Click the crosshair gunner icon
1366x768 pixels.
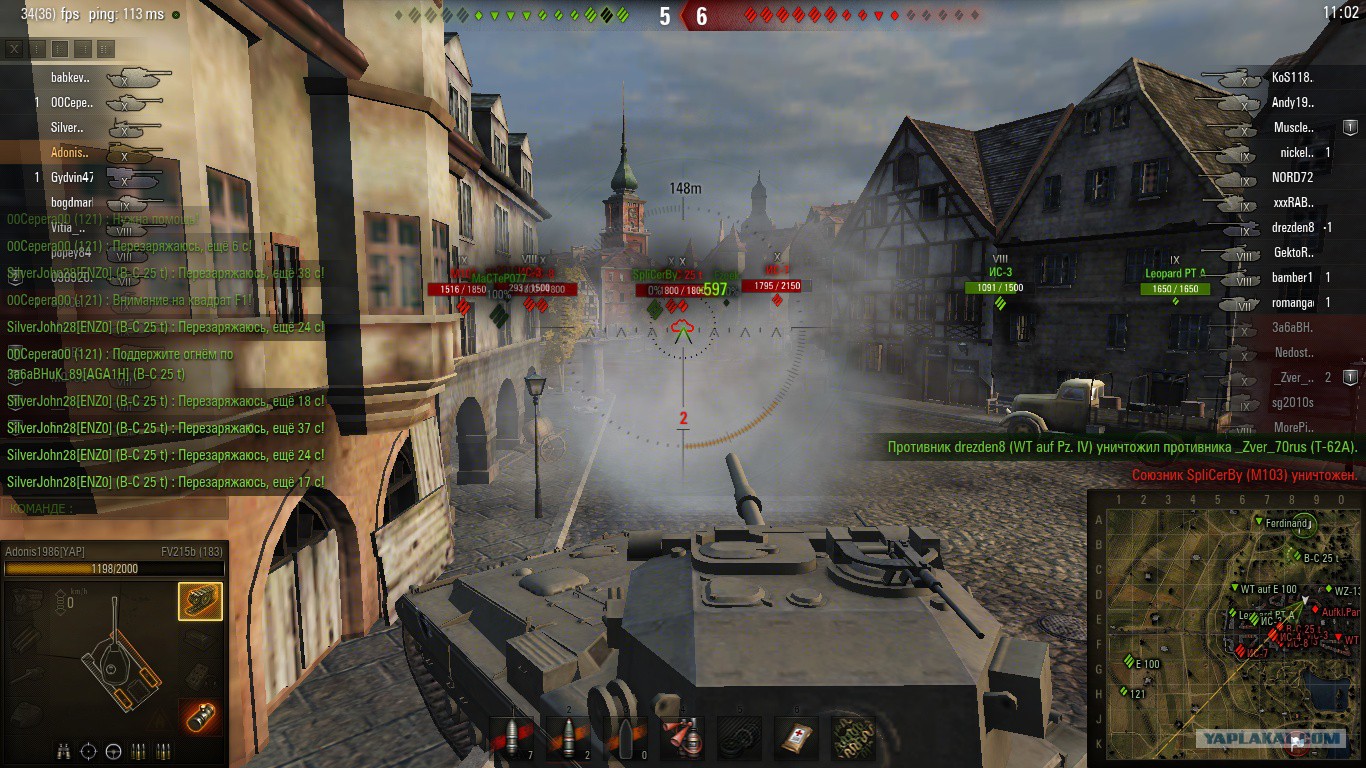coord(88,751)
